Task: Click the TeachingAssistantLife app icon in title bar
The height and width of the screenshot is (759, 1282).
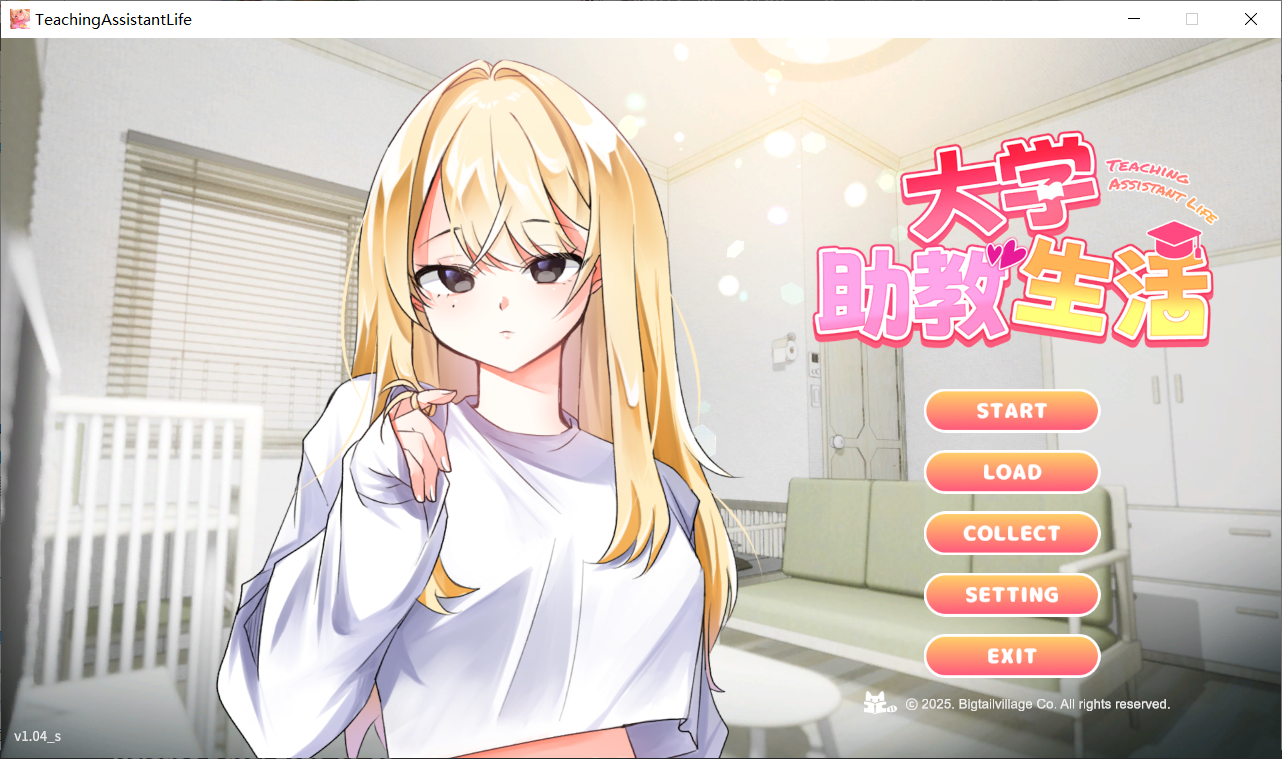Action: [x=19, y=18]
